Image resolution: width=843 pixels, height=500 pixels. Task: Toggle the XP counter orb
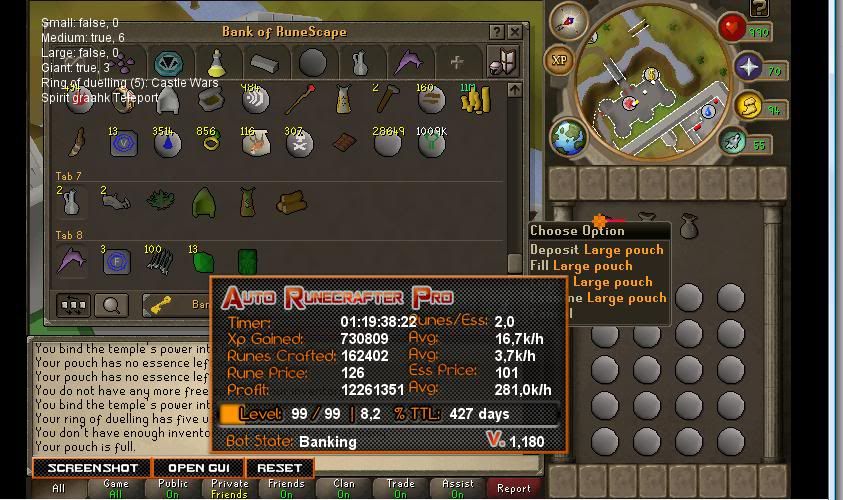(x=560, y=61)
